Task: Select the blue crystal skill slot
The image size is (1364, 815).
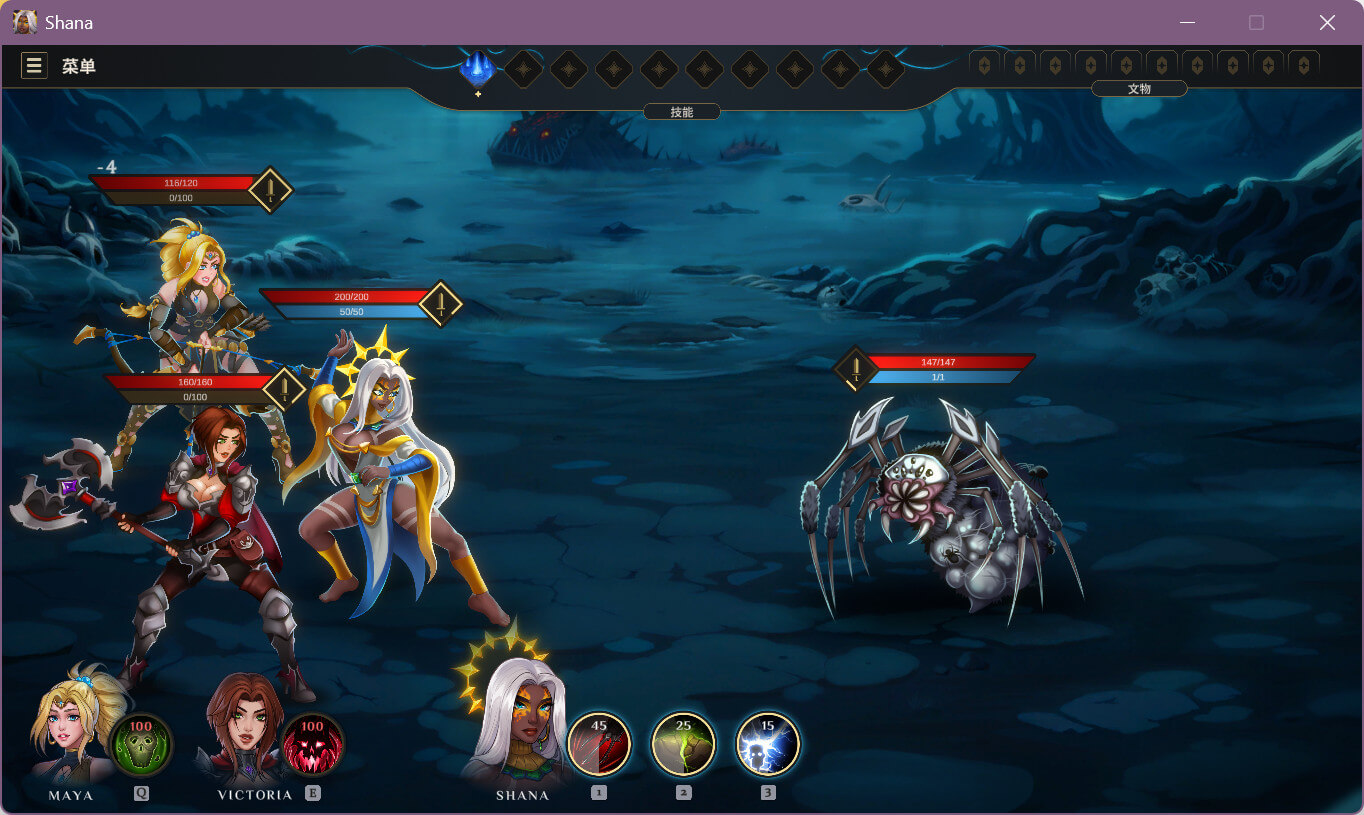Action: coord(478,69)
